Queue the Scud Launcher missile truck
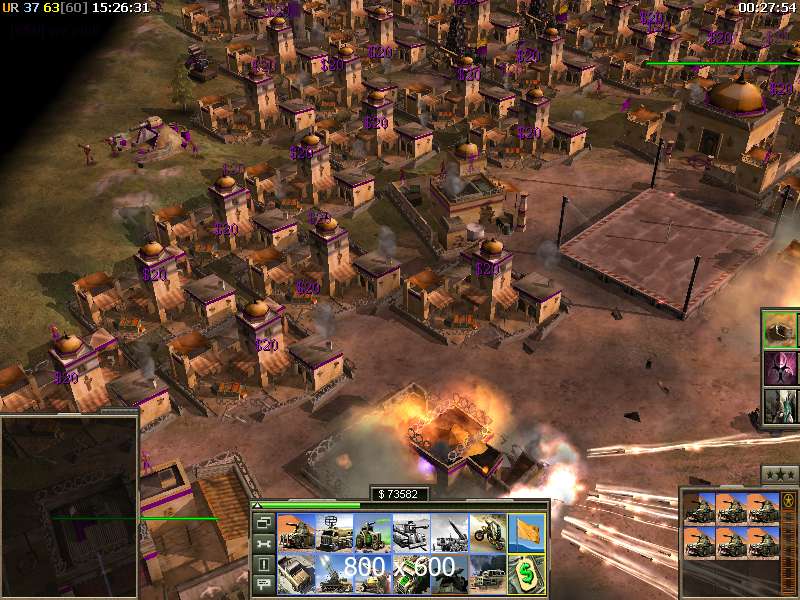 (x=449, y=533)
